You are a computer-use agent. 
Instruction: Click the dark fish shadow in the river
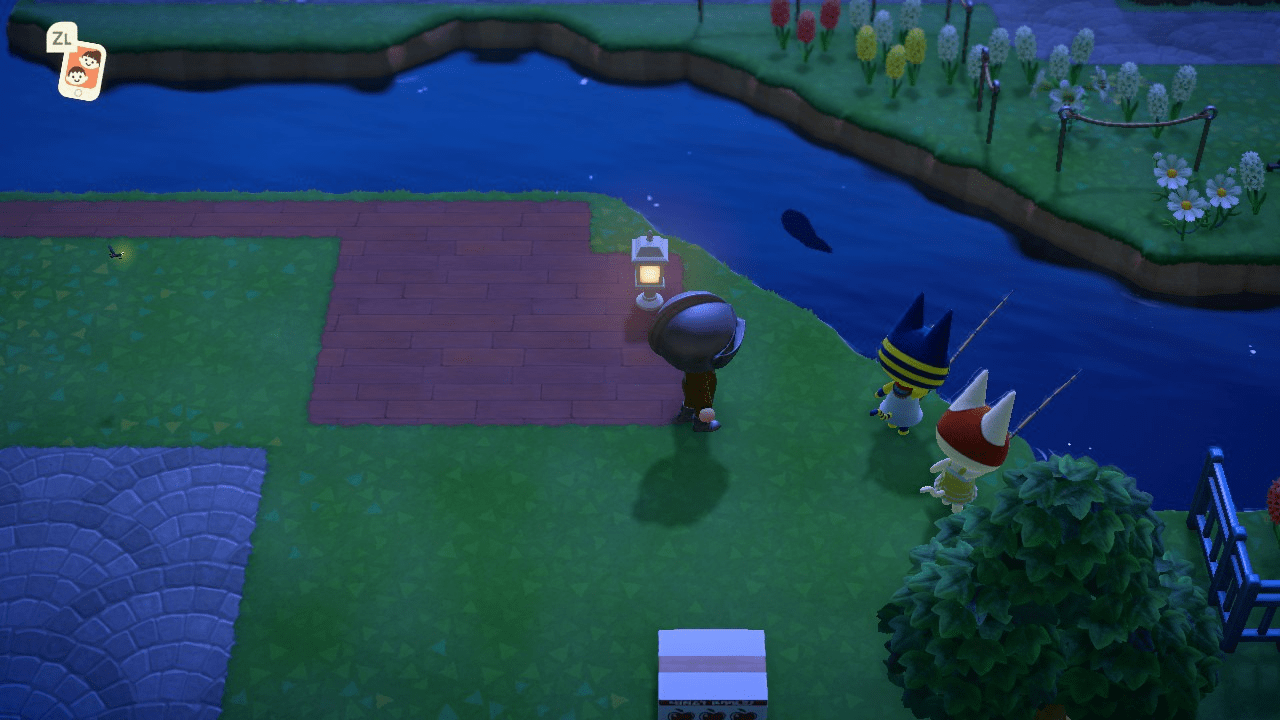[800, 232]
